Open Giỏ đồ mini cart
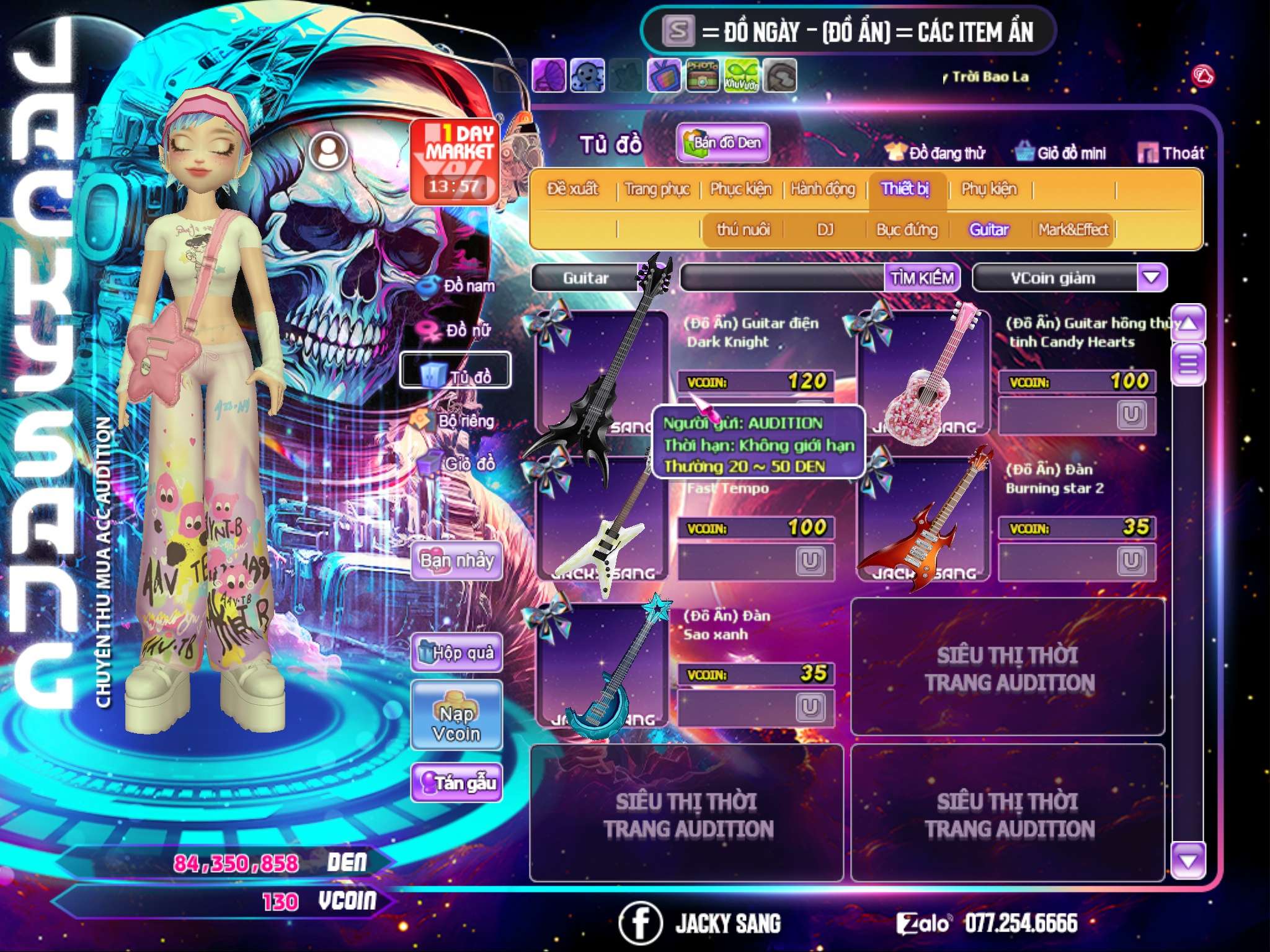Viewport: 1270px width, 952px height. (x=1061, y=153)
